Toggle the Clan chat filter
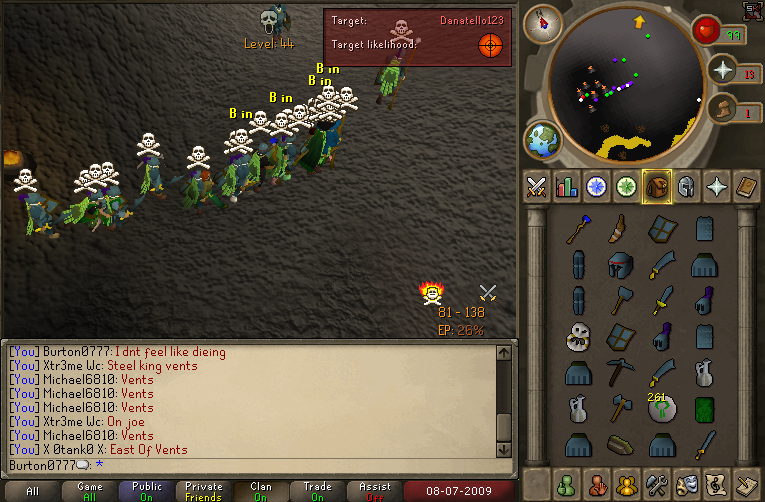This screenshot has height=502, width=765. coord(261,491)
